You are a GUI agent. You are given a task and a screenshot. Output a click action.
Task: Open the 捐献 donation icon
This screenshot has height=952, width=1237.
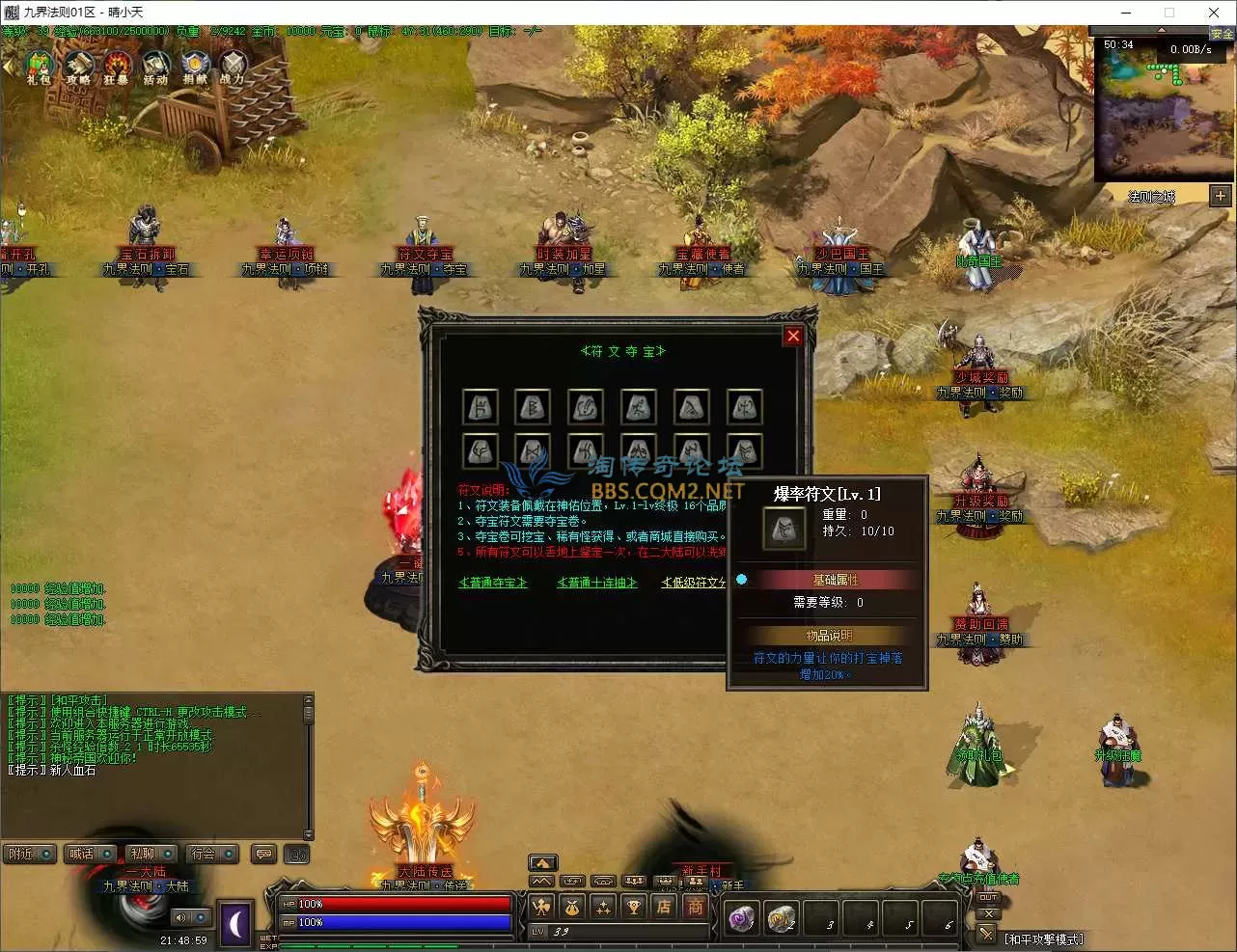coord(195,68)
